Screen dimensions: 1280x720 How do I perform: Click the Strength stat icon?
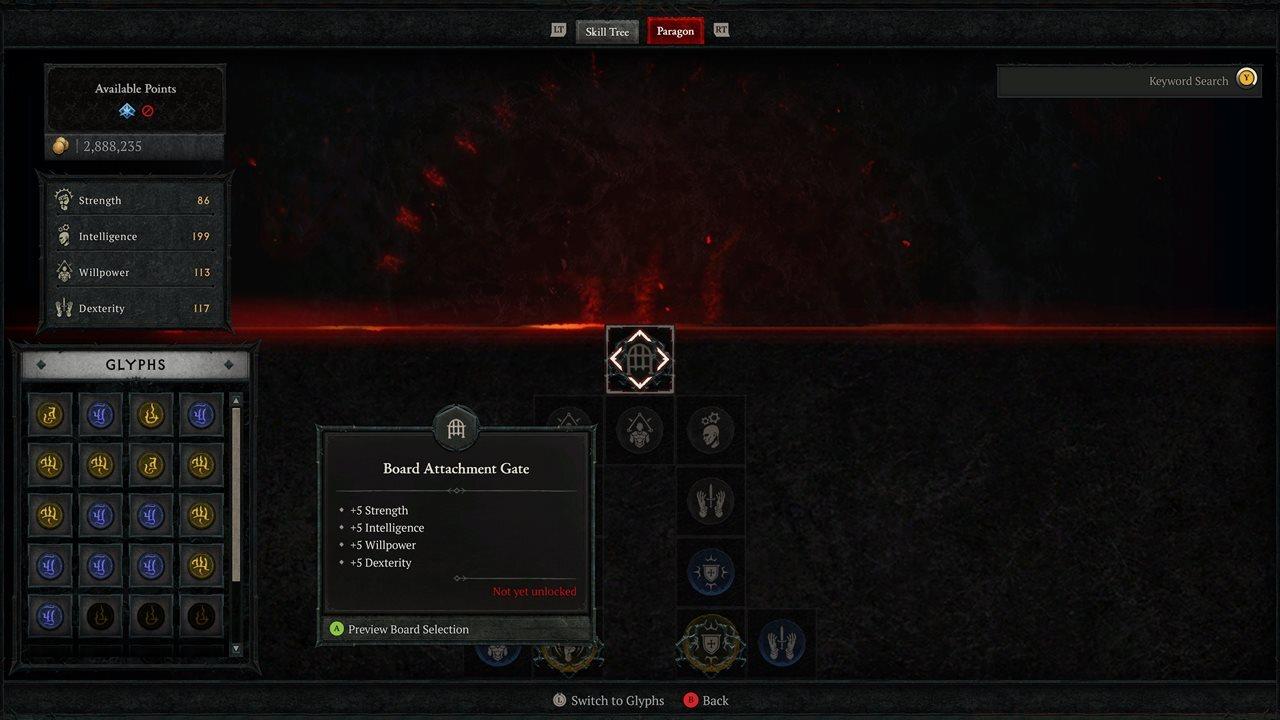[65, 199]
